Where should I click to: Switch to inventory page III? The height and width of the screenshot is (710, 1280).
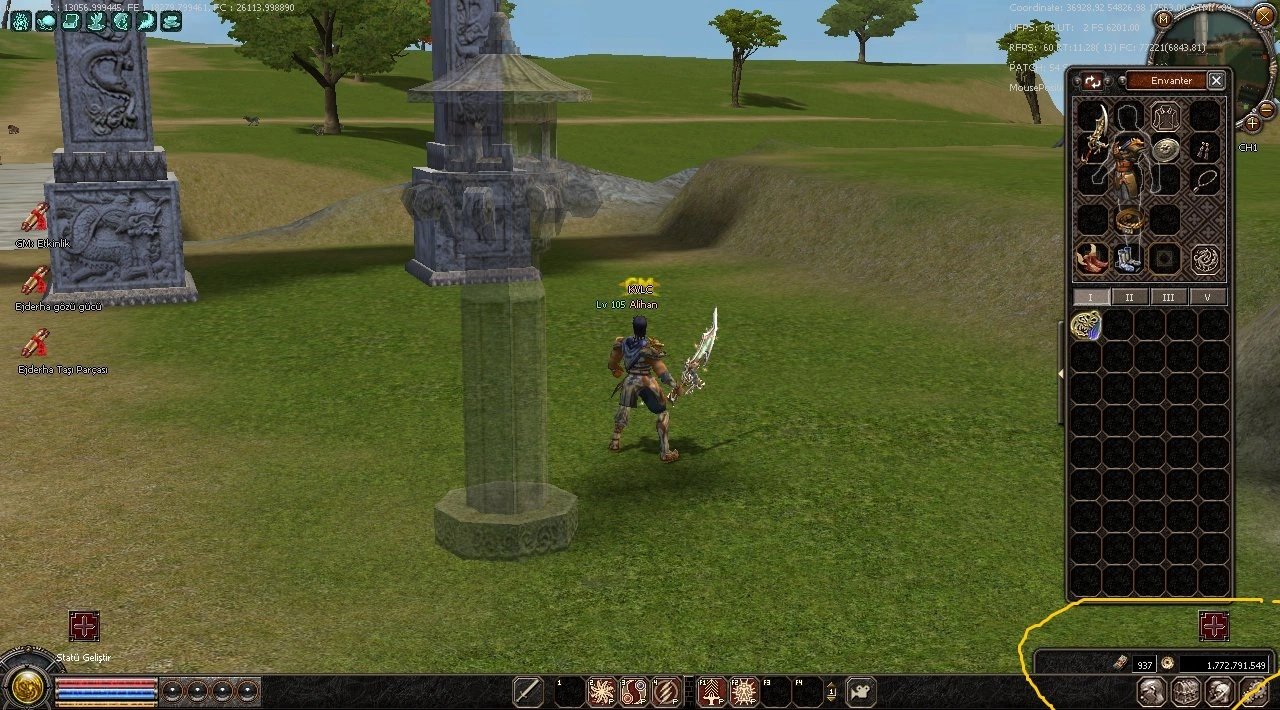click(x=1168, y=297)
